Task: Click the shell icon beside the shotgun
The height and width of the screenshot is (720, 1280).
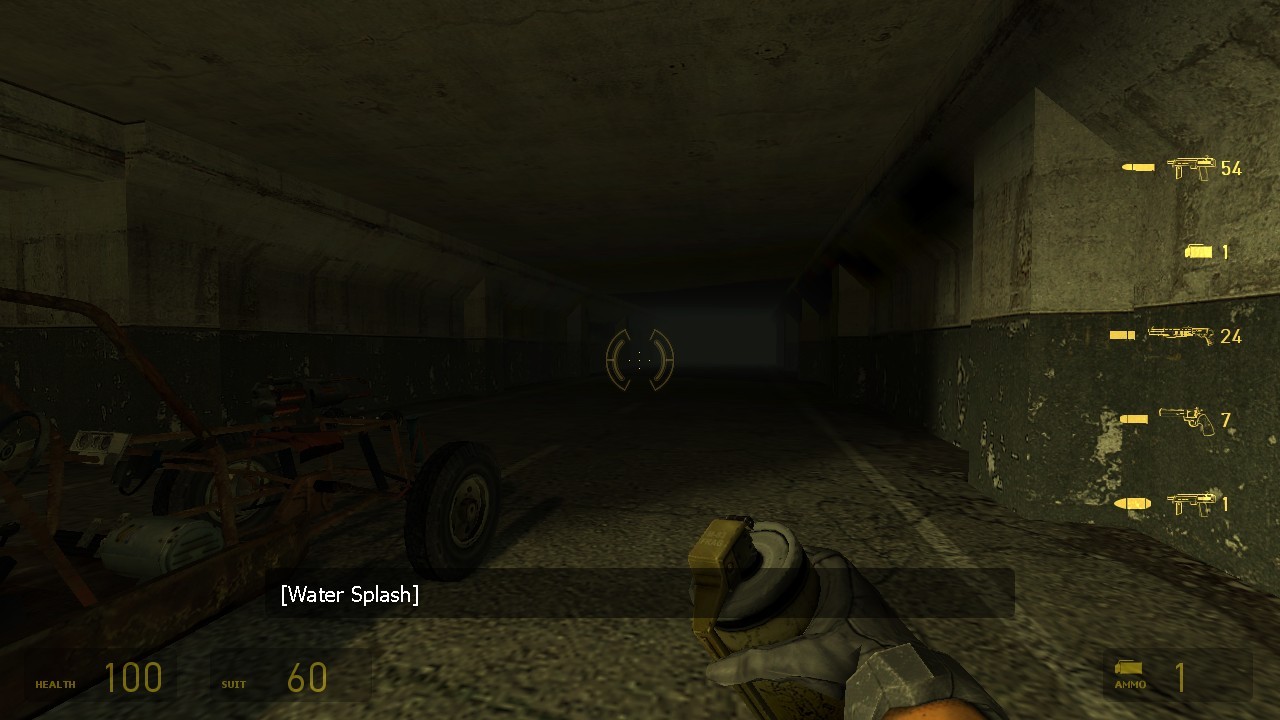Action: pyautogui.click(x=1120, y=333)
